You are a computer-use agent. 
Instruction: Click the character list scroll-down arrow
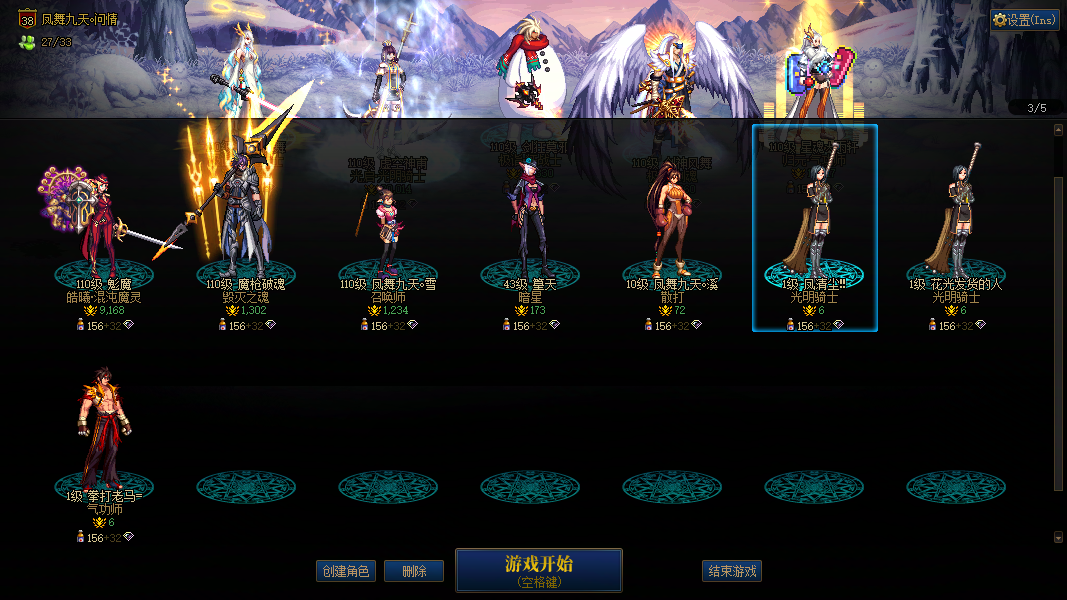tap(1059, 537)
